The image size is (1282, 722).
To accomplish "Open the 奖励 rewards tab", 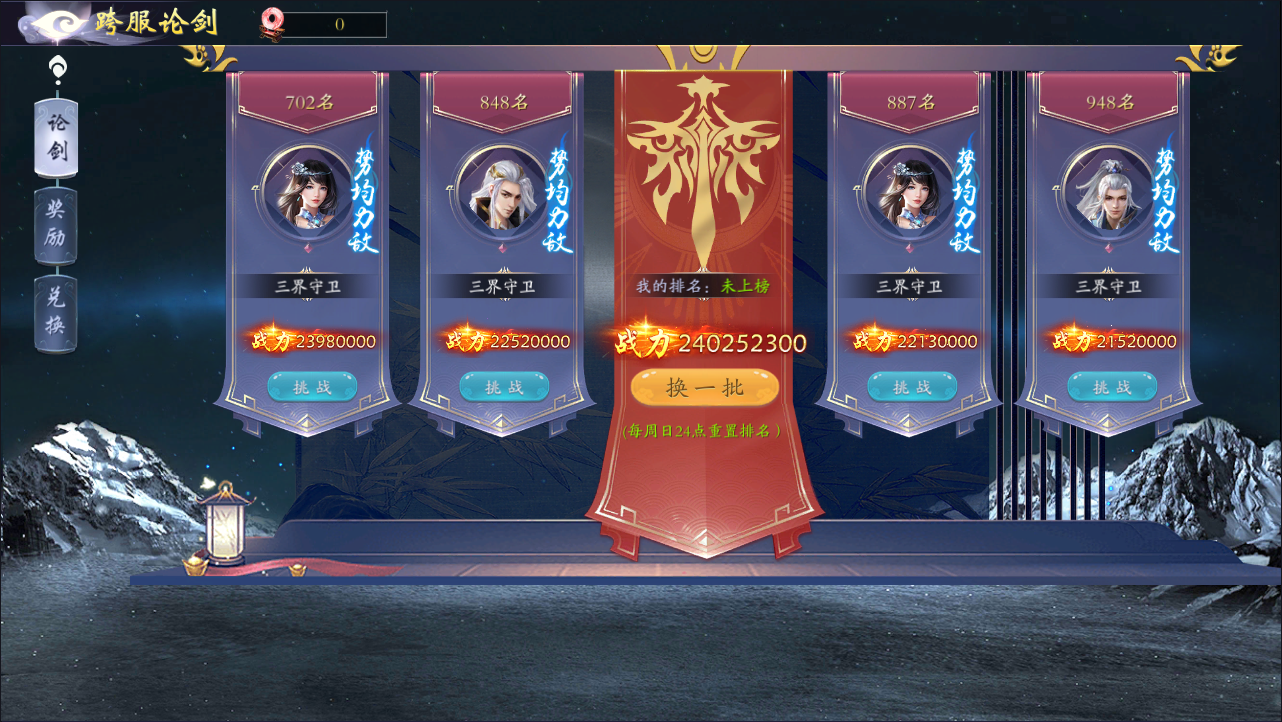I will point(56,225).
